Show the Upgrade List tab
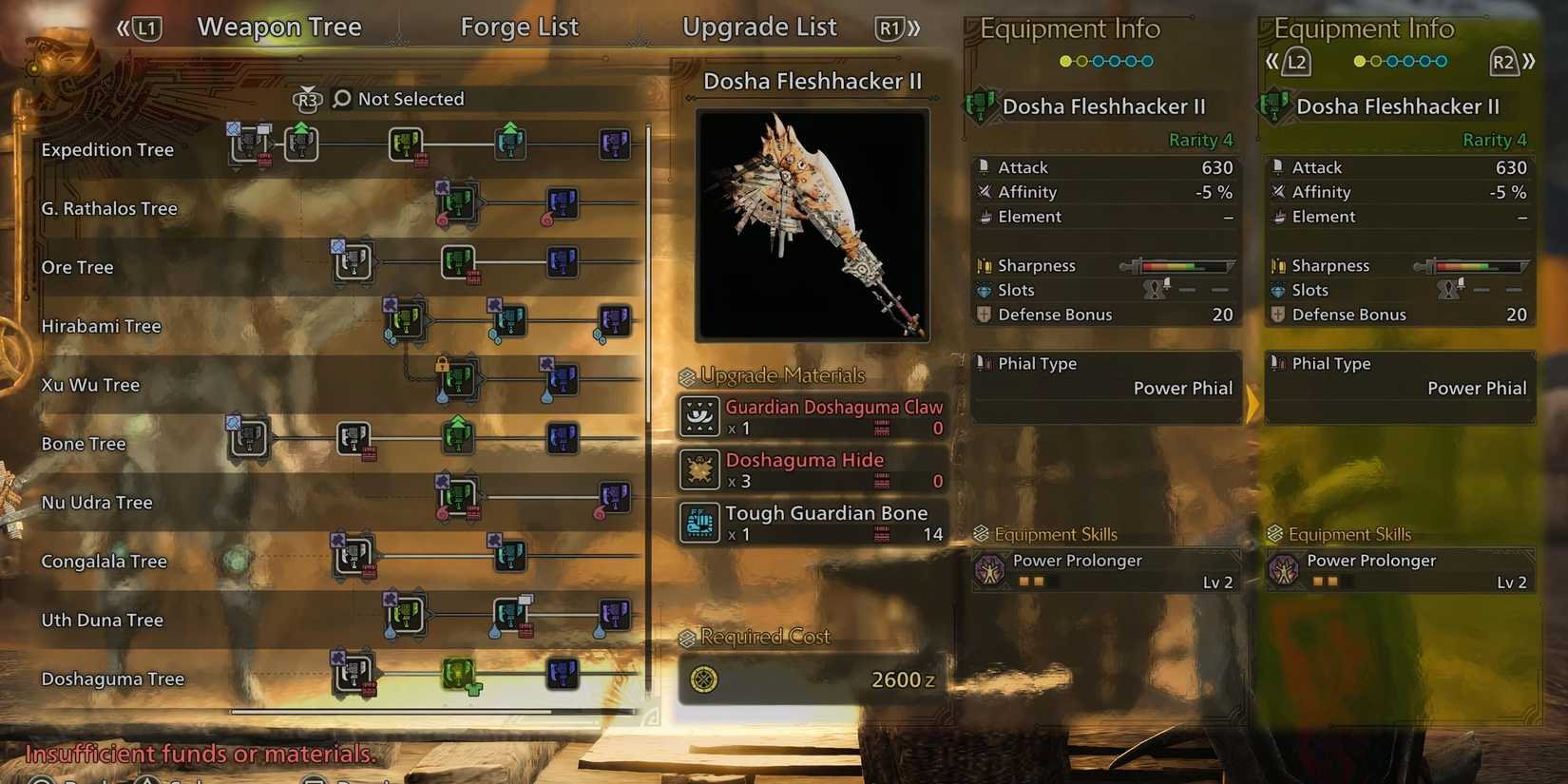 [759, 28]
